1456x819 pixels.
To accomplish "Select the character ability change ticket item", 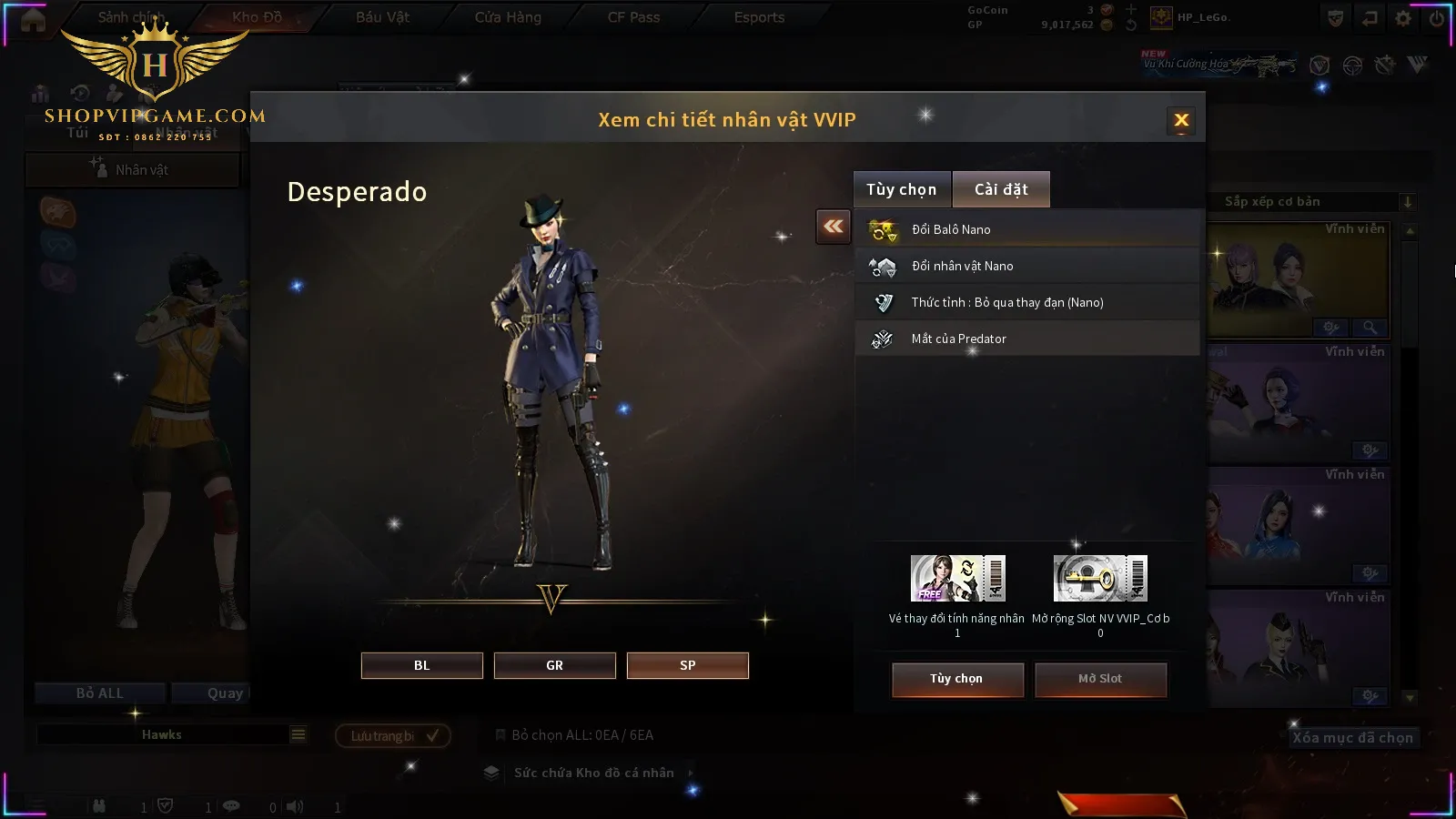I will [x=957, y=579].
